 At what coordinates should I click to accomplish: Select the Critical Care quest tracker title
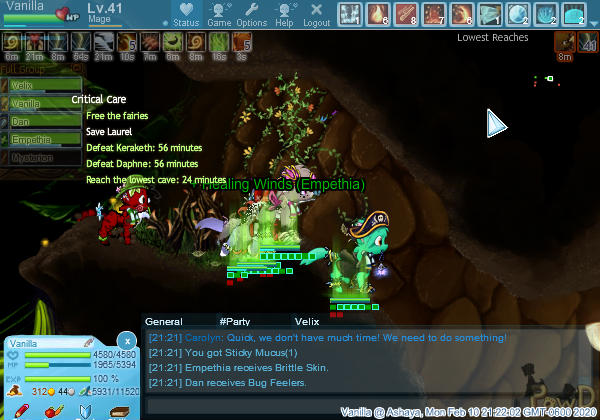point(98,100)
